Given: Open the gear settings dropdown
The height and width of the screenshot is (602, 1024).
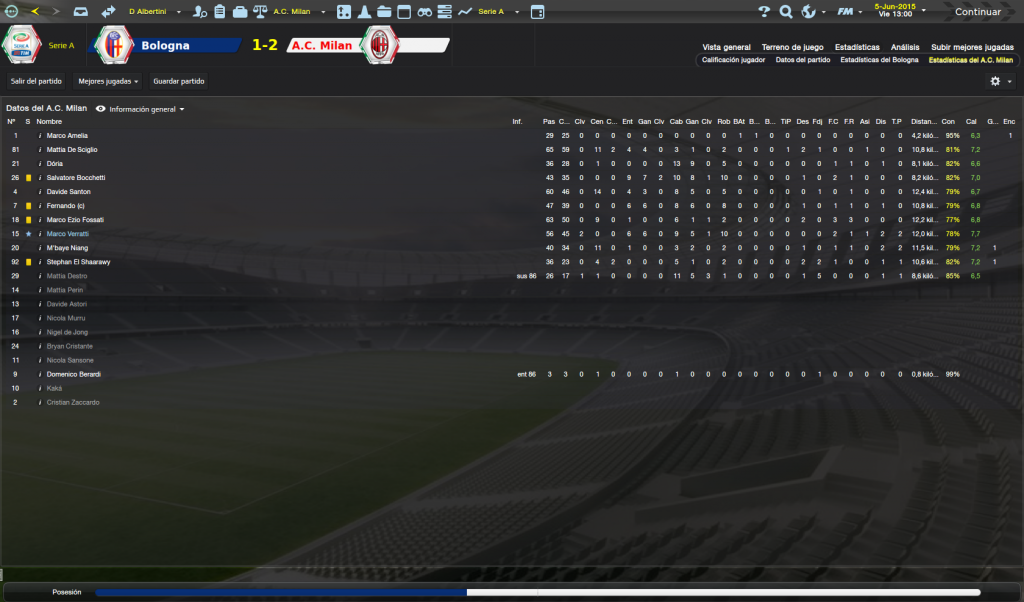Looking at the screenshot, I should click(x=1000, y=81).
